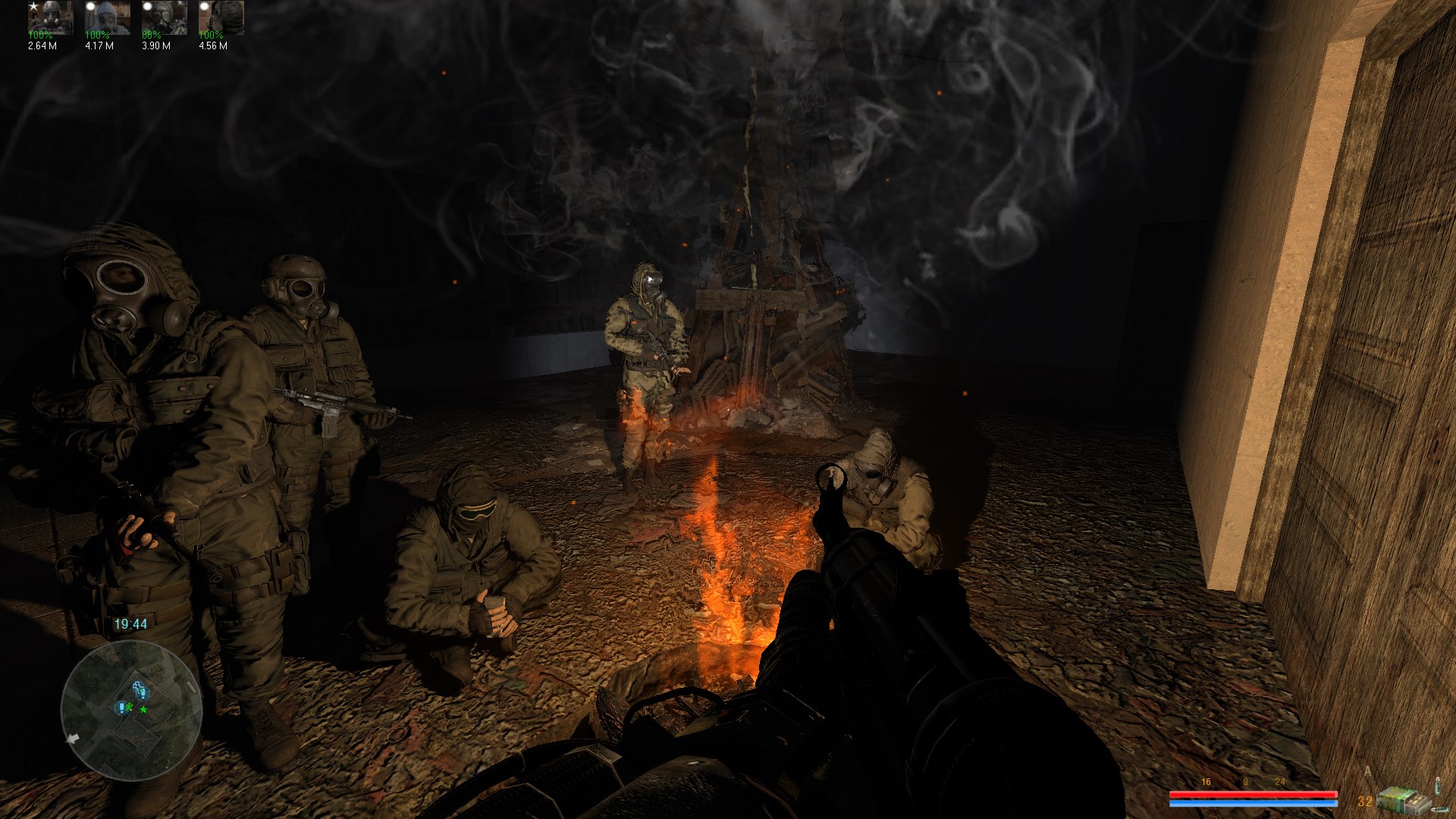Choose the squadmate portrait at 4.56 M

[x=221, y=18]
